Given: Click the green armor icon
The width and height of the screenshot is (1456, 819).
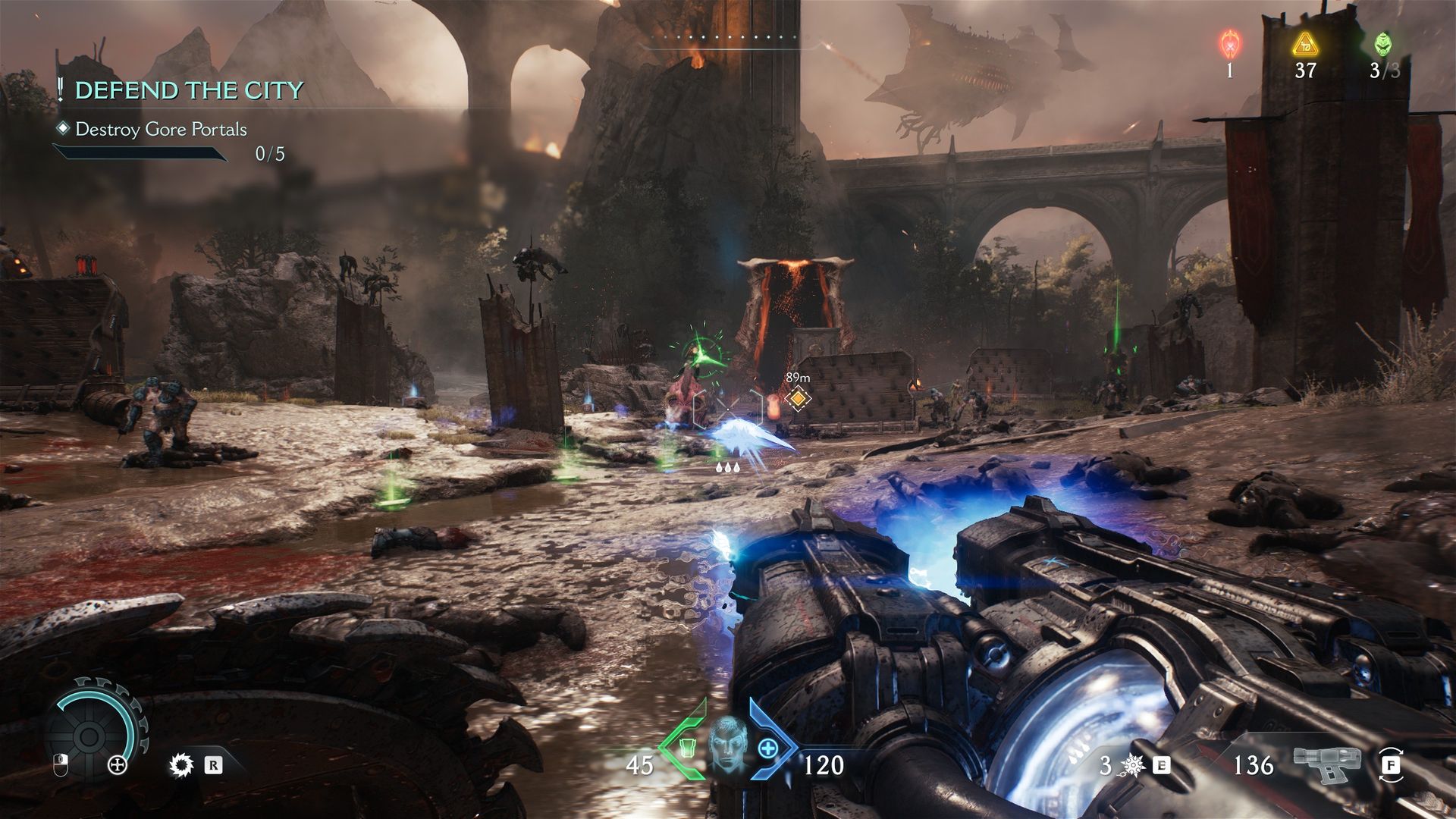Looking at the screenshot, I should coord(686,748).
